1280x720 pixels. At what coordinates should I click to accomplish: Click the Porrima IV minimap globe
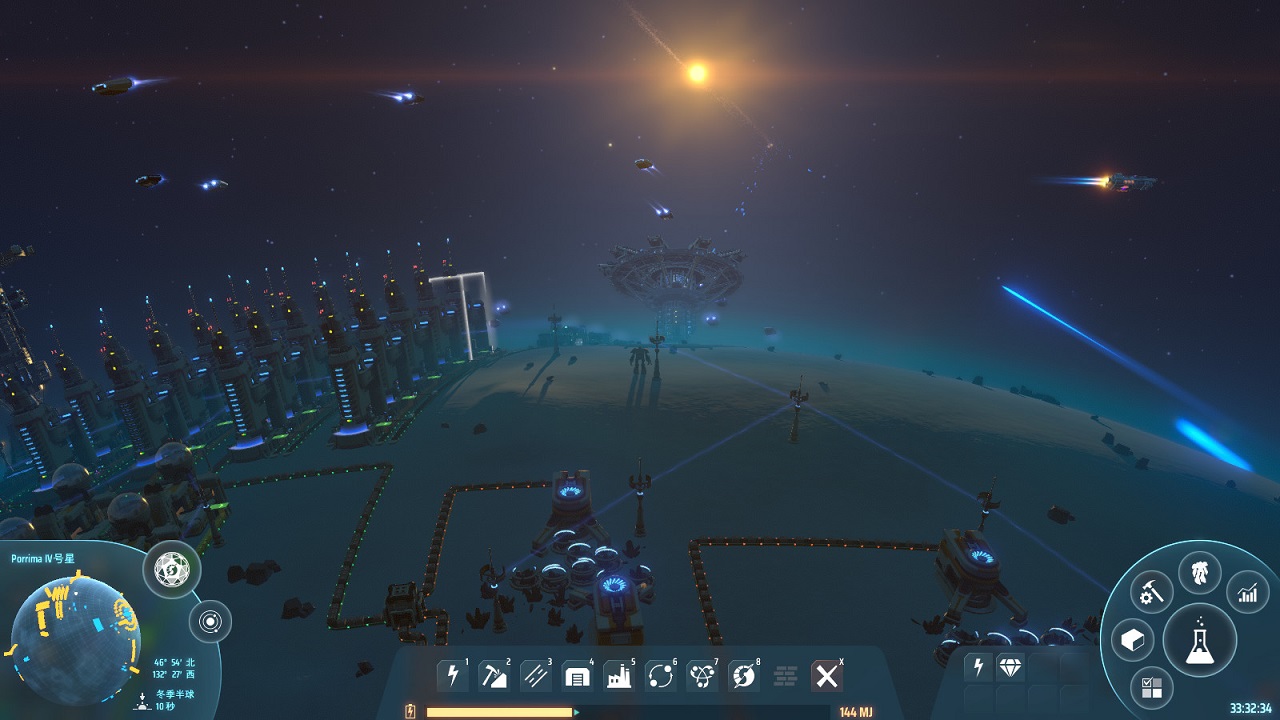click(x=75, y=630)
